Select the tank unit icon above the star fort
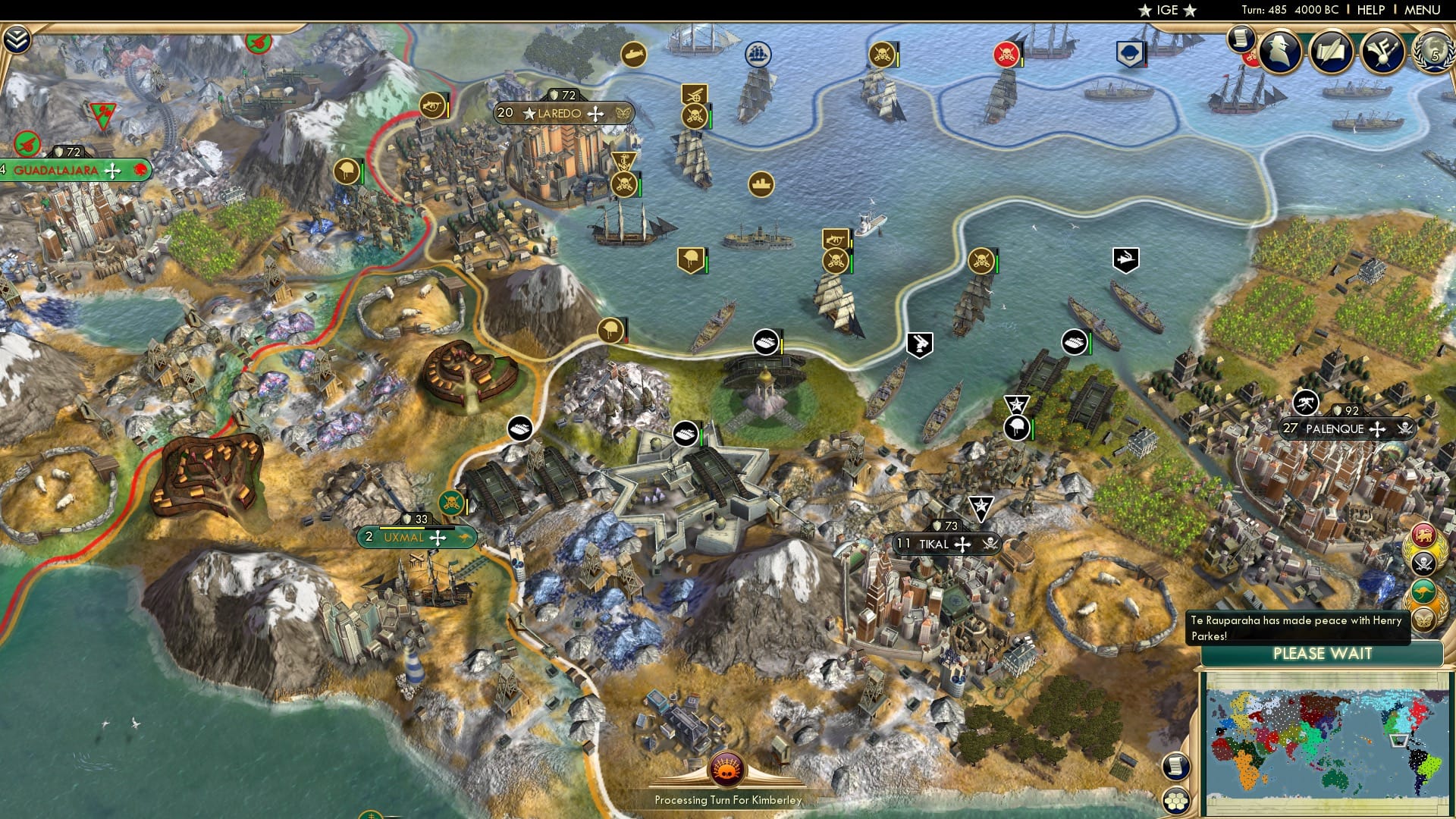This screenshot has height=819, width=1456. 684,432
